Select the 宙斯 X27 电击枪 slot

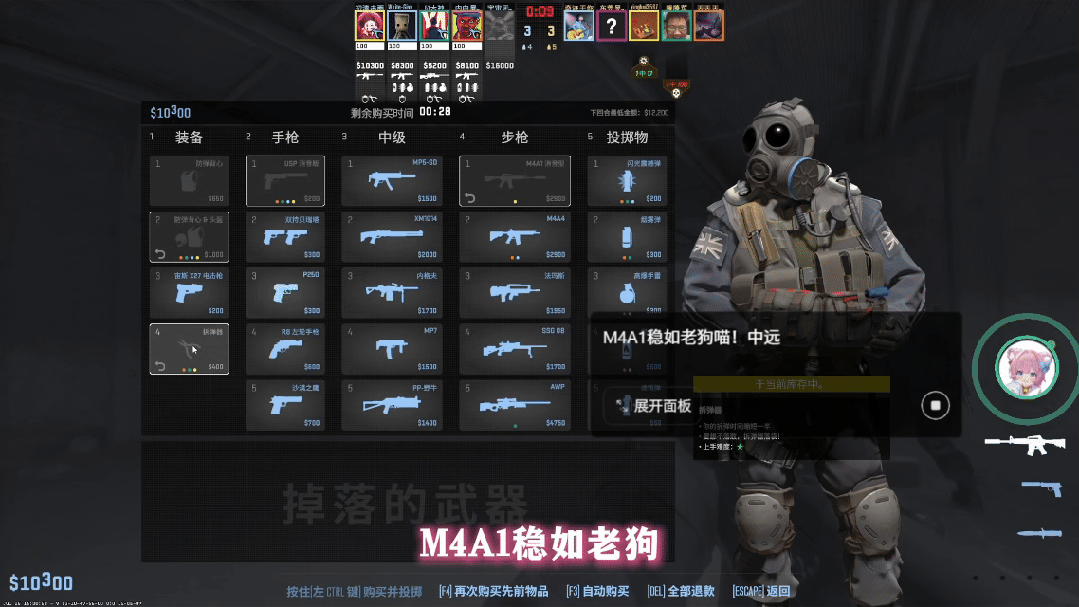point(189,293)
